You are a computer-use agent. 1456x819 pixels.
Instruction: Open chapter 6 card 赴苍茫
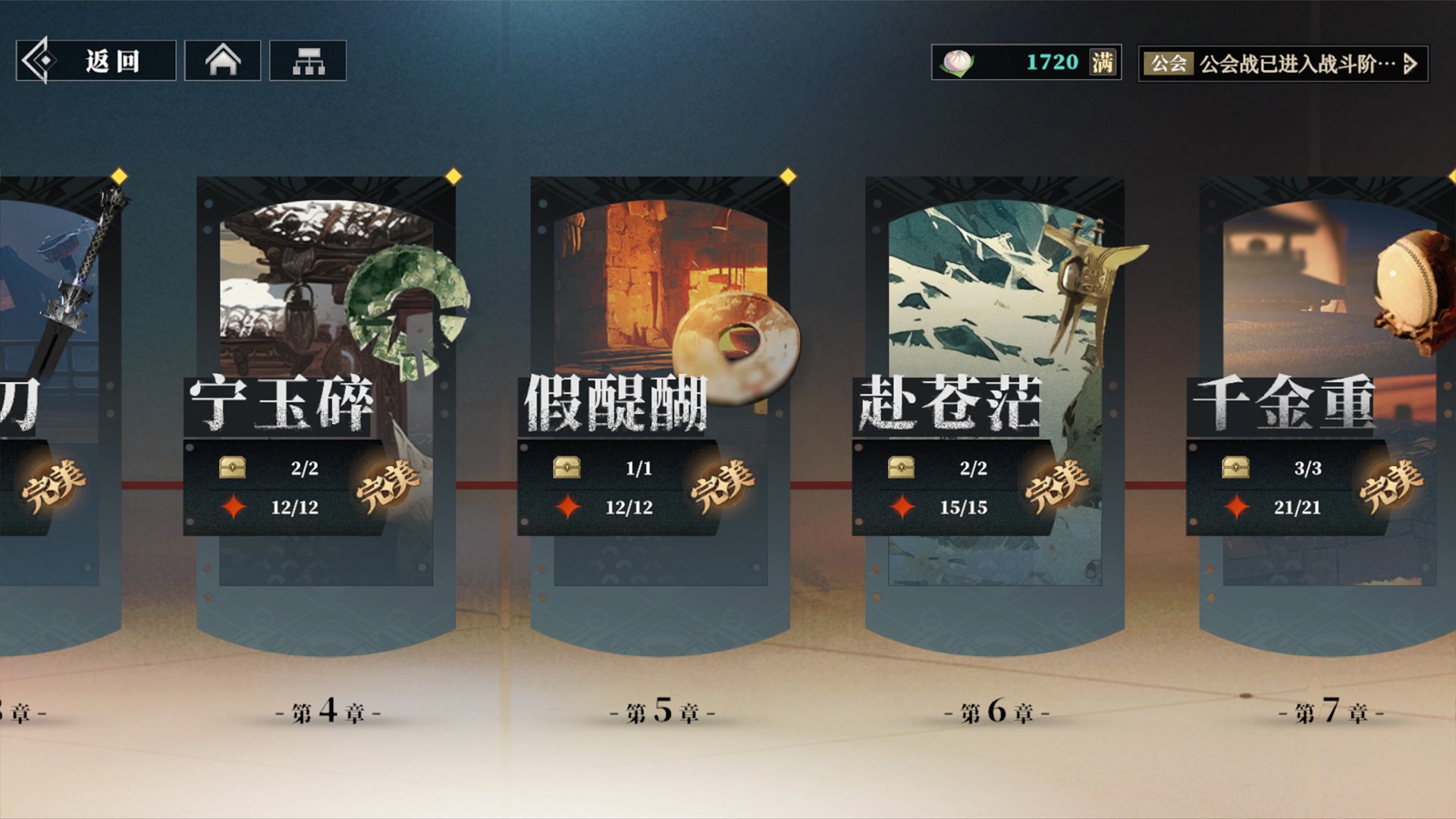pos(994,402)
